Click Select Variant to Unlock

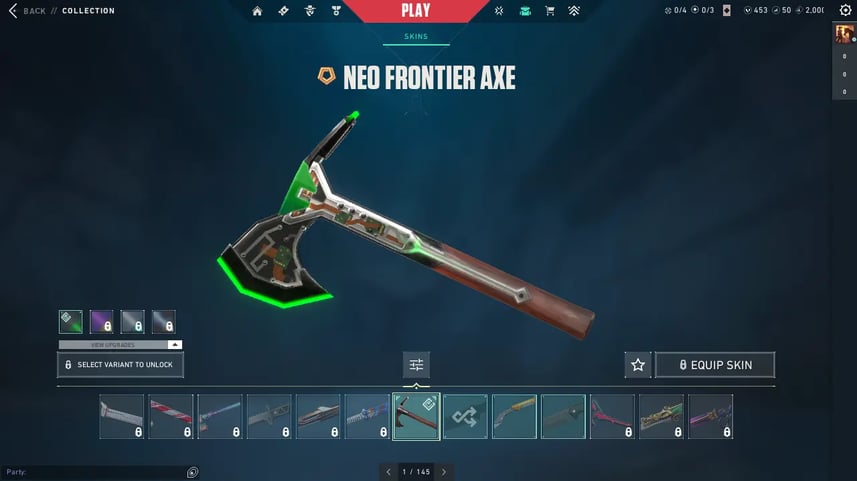pyautogui.click(x=120, y=365)
